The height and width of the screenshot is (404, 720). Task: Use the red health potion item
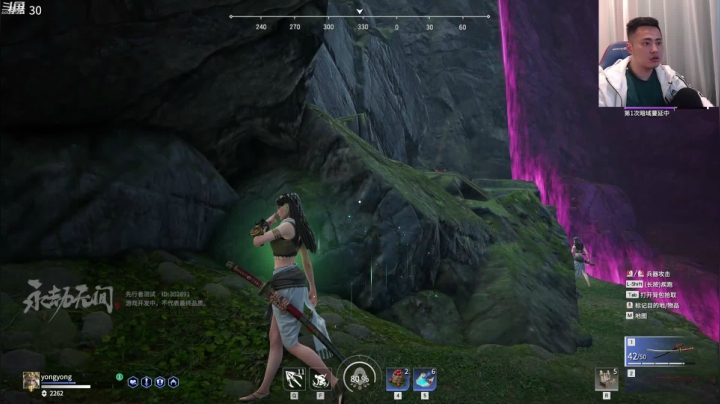pyautogui.click(x=397, y=378)
